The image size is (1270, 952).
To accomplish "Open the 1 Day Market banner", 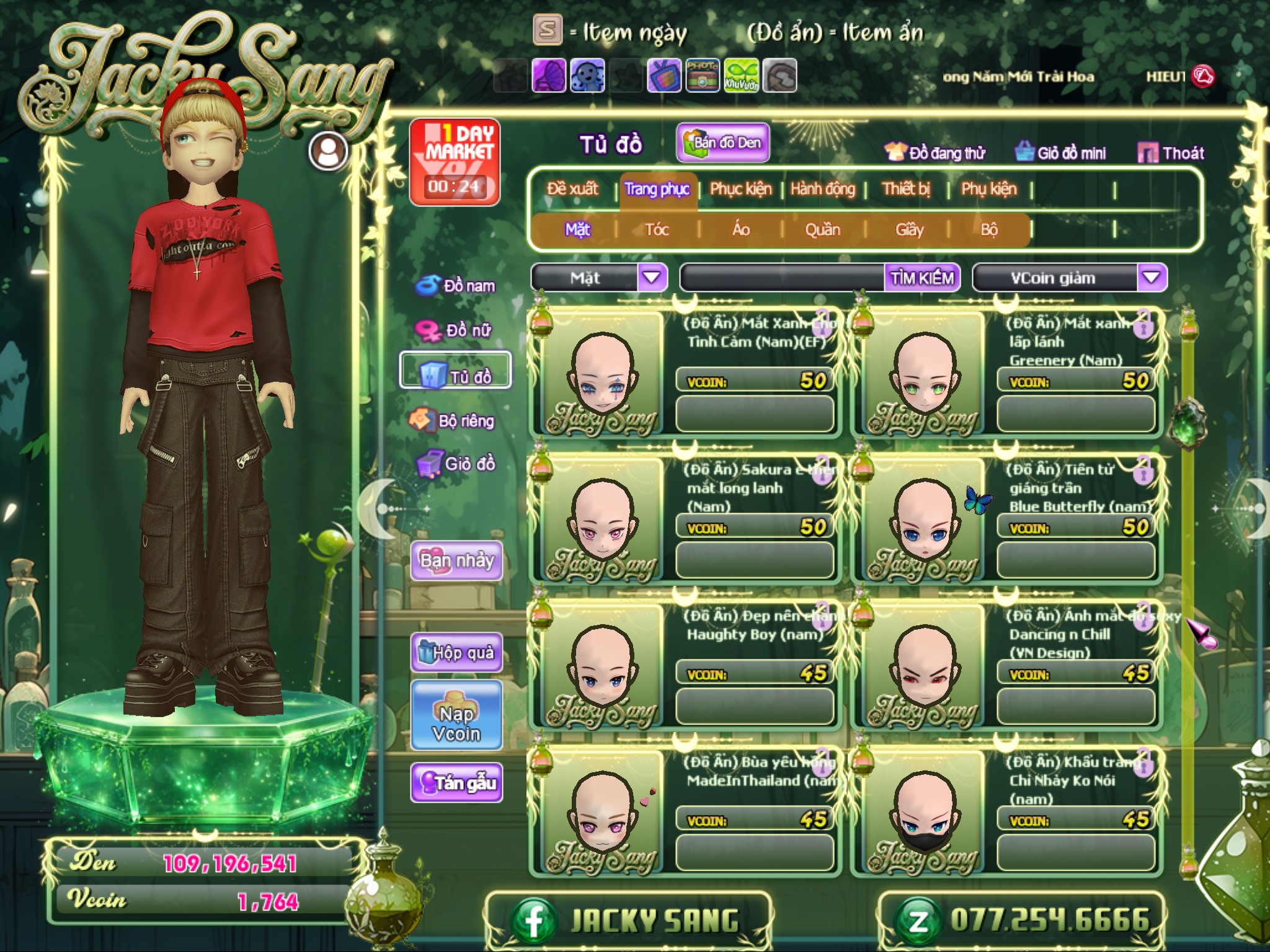I will click(455, 162).
